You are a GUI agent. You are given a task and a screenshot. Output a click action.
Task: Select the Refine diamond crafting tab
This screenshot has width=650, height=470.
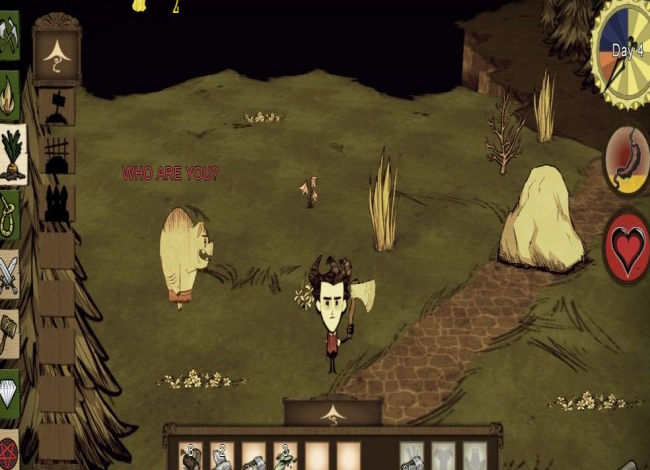(x=9, y=391)
